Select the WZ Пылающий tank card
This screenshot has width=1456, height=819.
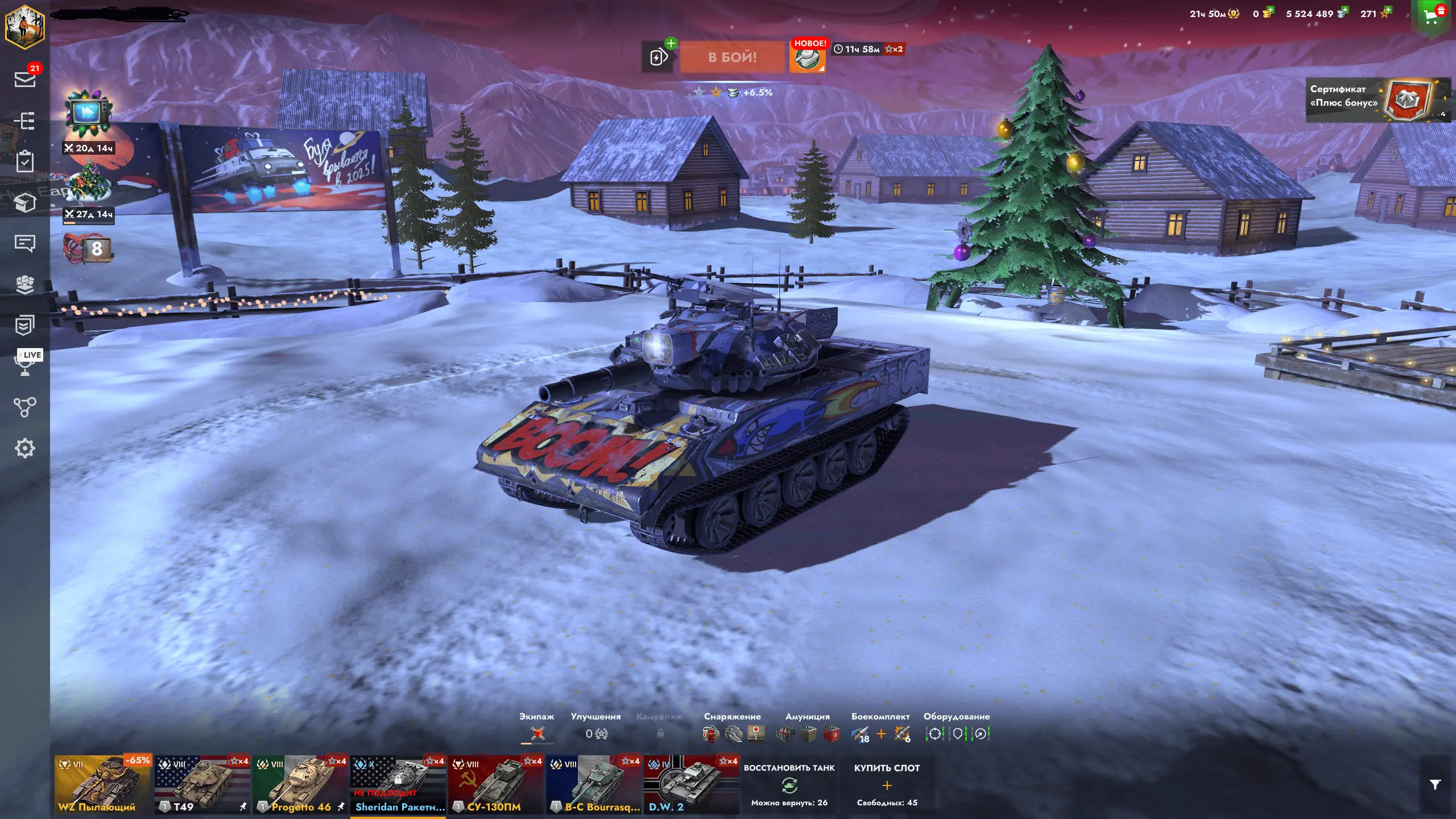(103, 785)
